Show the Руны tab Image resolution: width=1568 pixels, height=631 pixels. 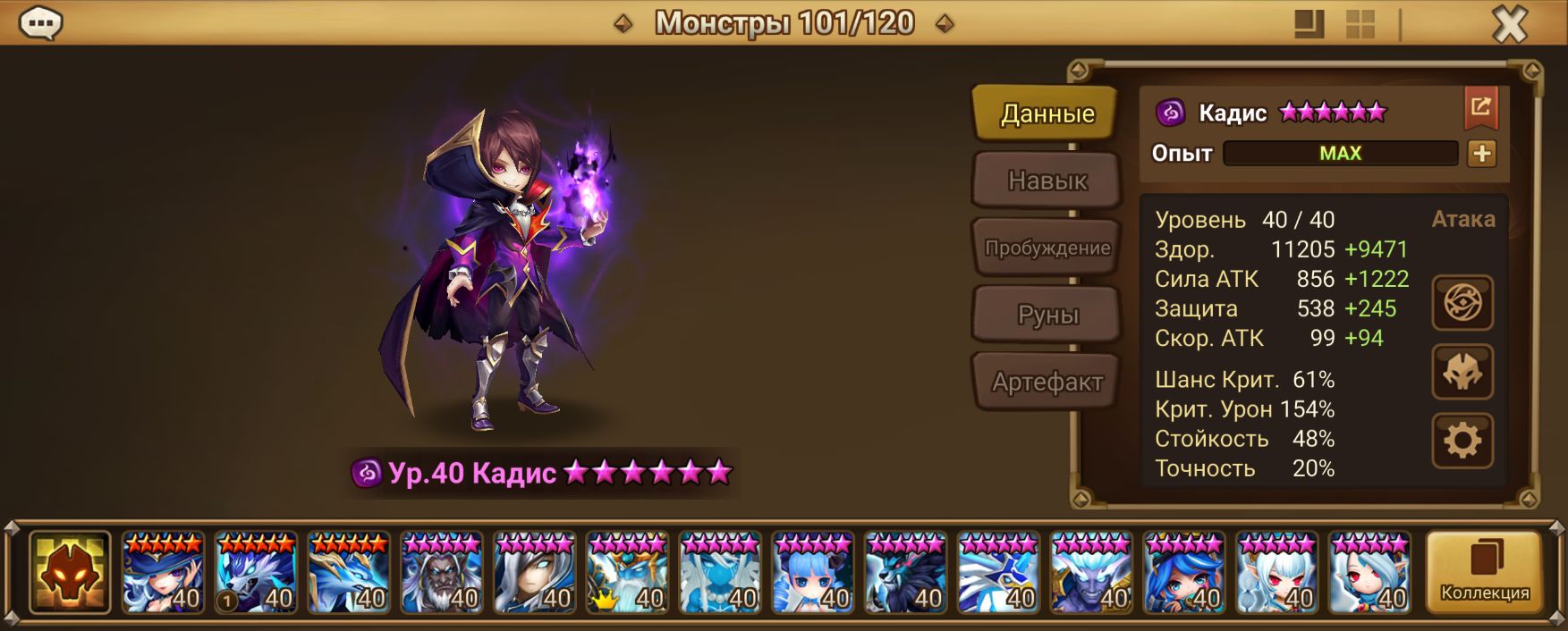1047,315
